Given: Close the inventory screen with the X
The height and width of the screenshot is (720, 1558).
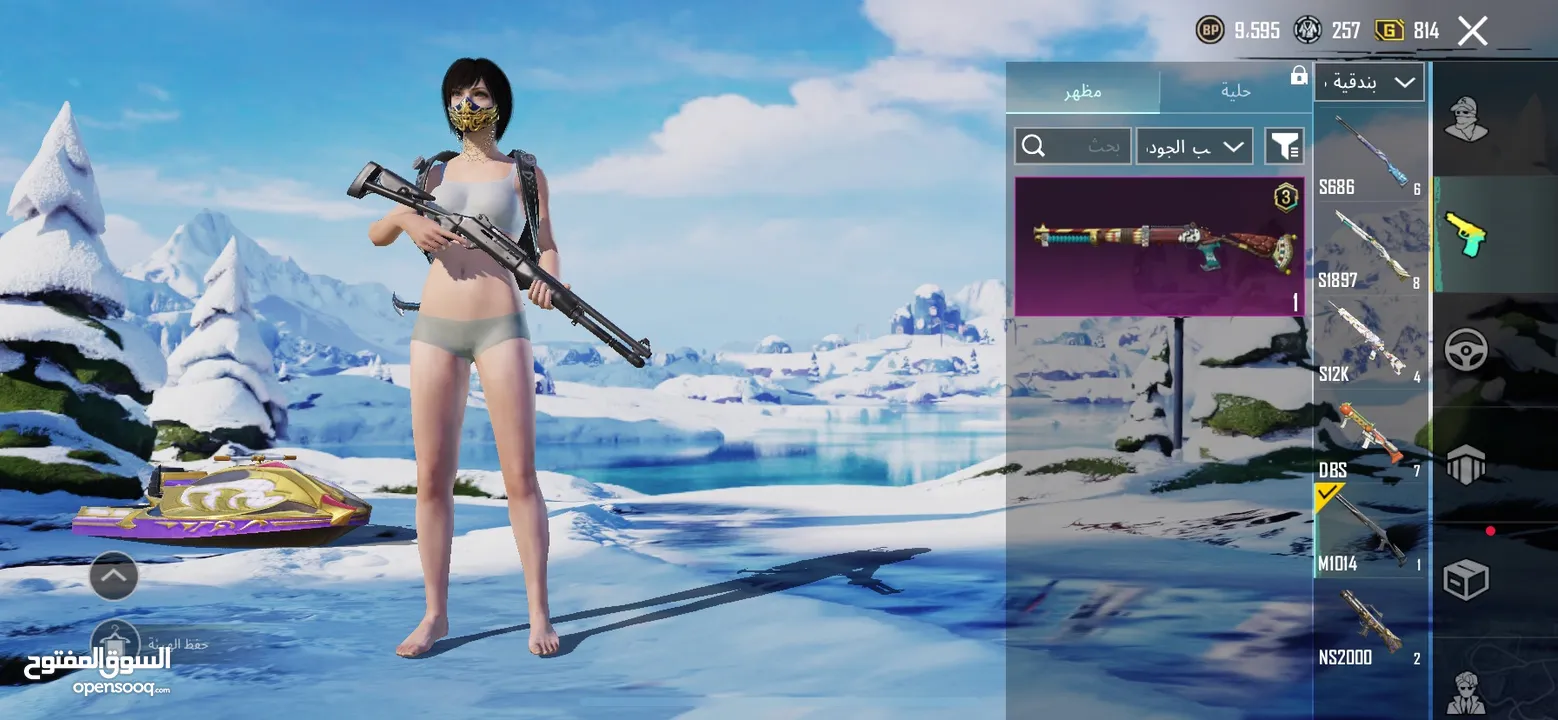Looking at the screenshot, I should (1472, 31).
